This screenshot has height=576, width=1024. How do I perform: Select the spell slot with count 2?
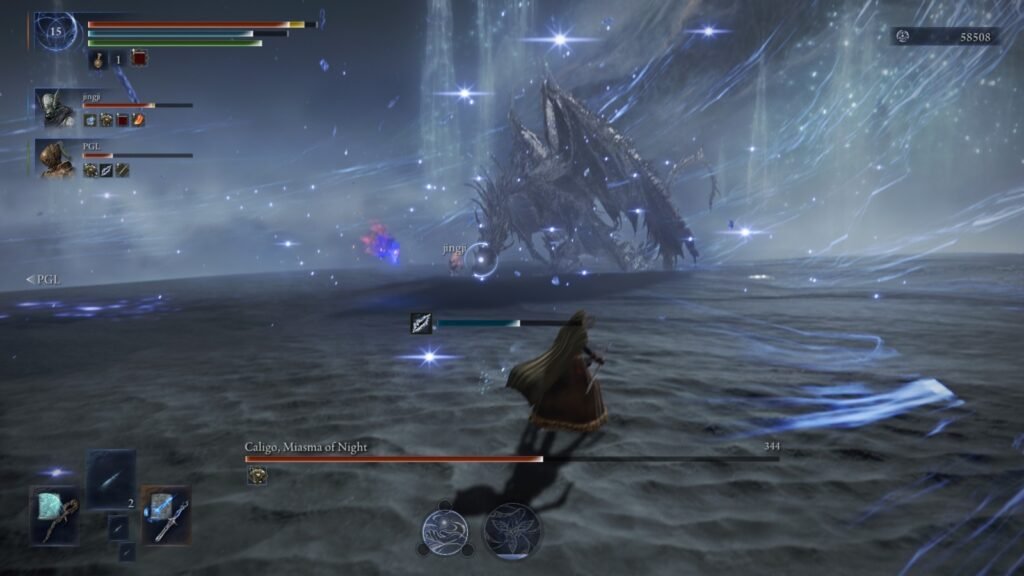point(110,478)
